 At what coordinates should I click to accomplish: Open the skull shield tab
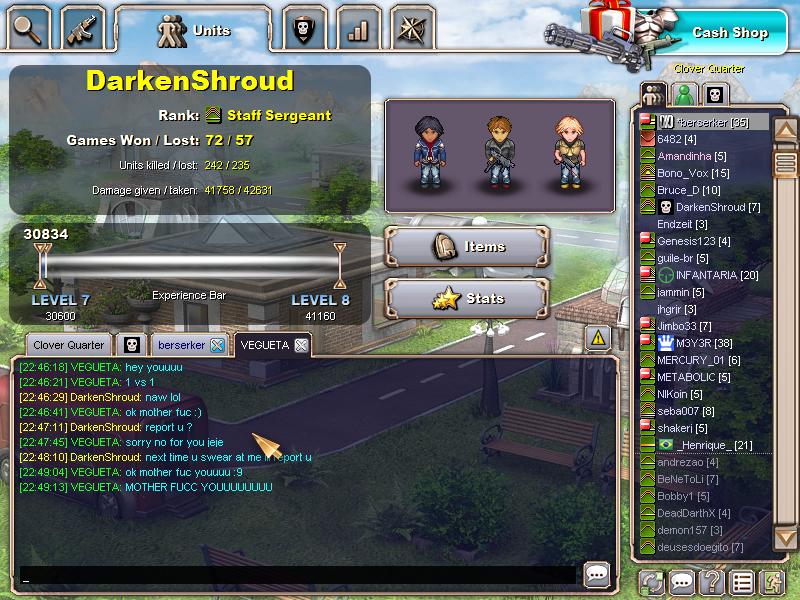coord(302,28)
